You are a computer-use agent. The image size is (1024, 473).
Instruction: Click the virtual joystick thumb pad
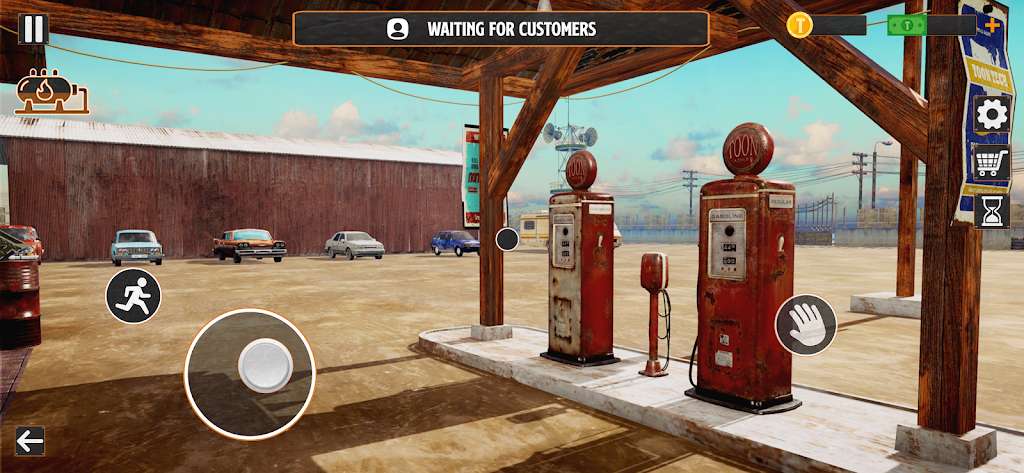(x=265, y=366)
